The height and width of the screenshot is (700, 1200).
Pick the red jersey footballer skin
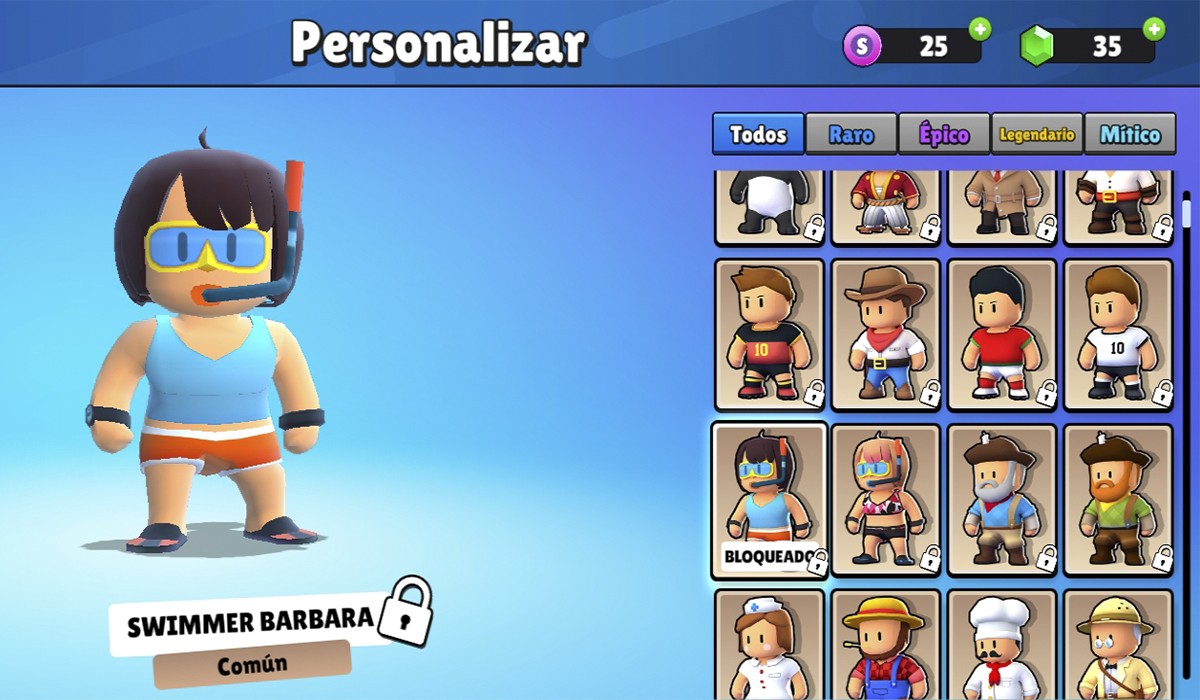coord(1002,335)
